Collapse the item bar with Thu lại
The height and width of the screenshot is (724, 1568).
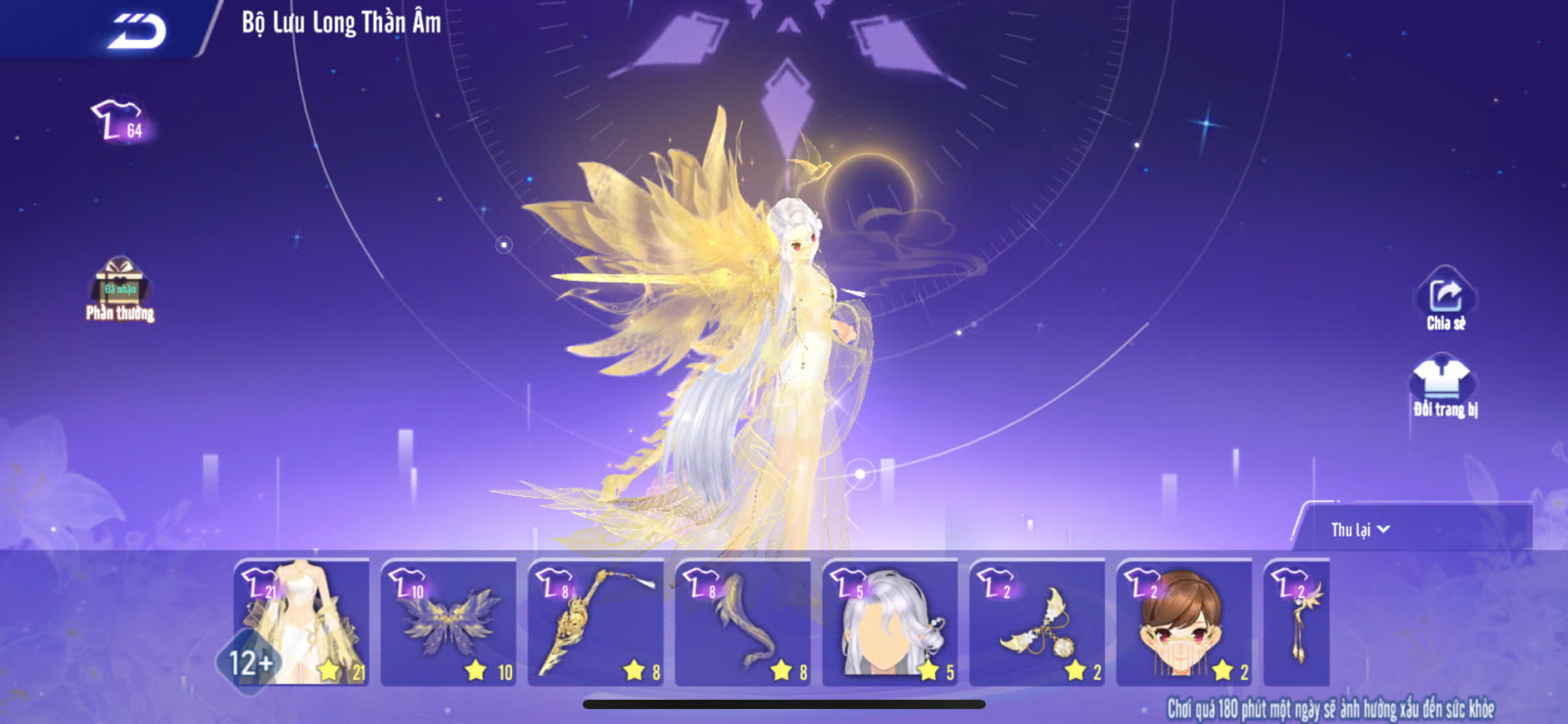click(x=1360, y=529)
